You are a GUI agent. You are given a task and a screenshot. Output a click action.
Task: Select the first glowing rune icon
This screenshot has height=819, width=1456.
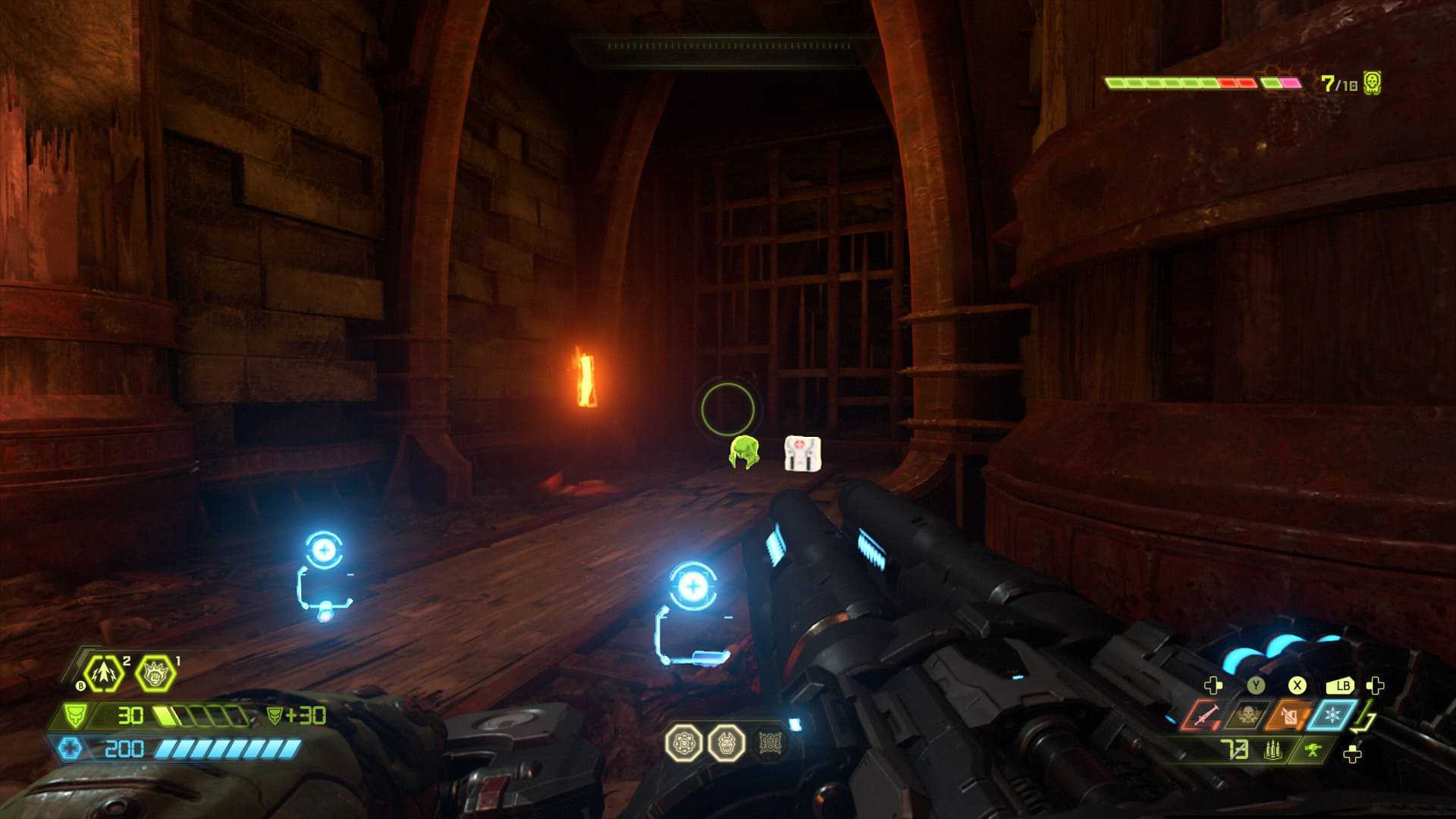tap(684, 743)
